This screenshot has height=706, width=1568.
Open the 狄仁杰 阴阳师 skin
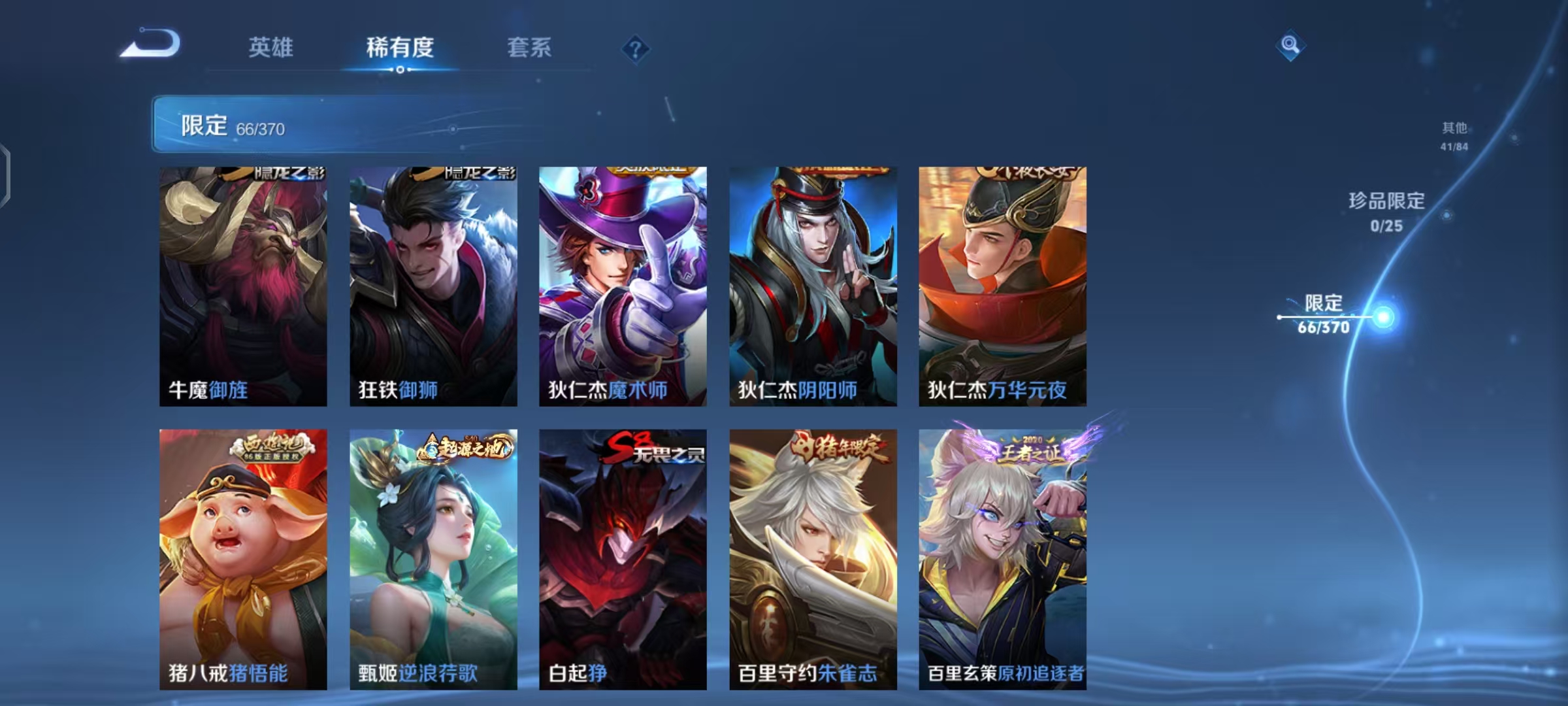(811, 284)
